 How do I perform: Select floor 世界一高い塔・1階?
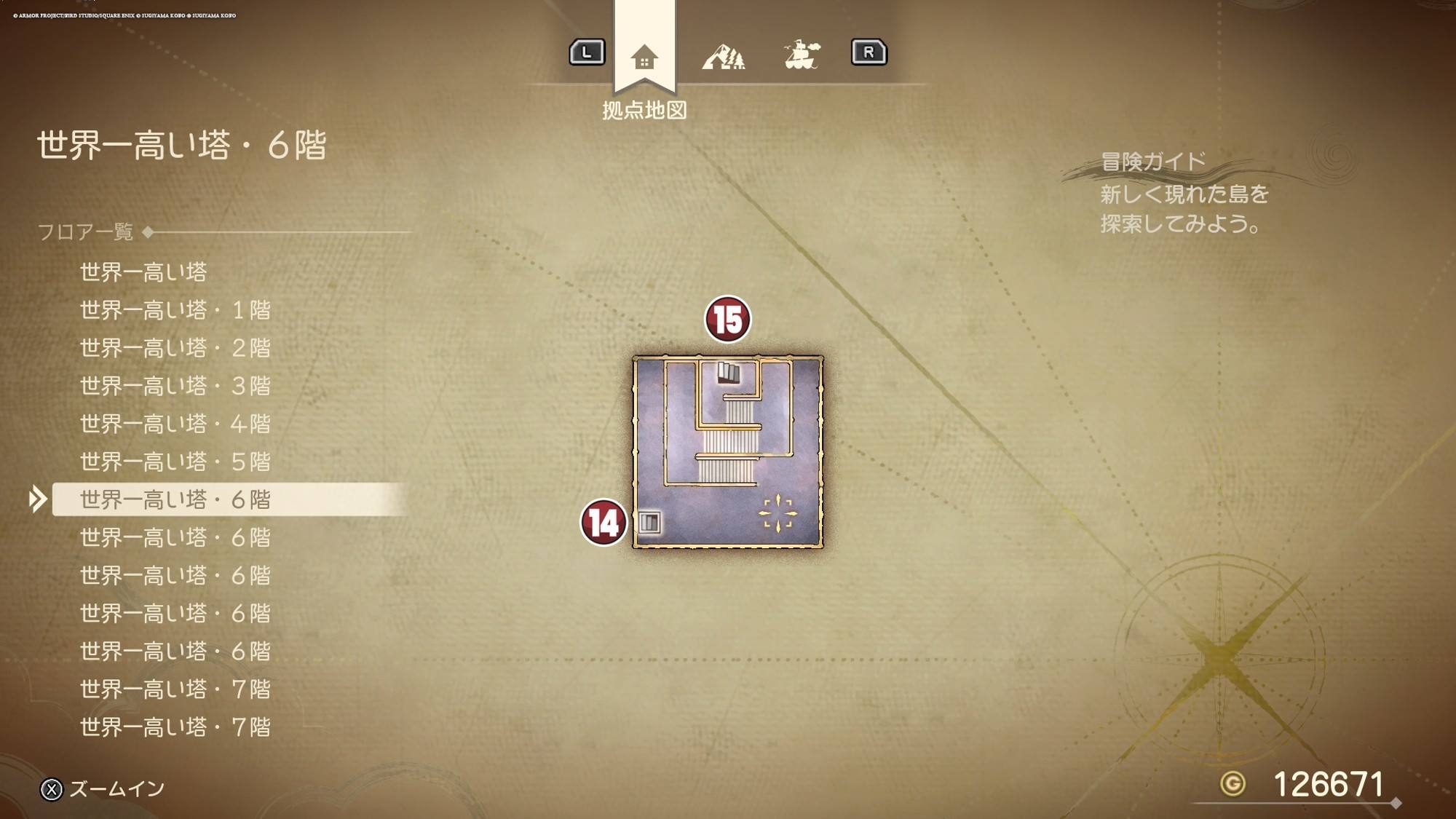175,310
